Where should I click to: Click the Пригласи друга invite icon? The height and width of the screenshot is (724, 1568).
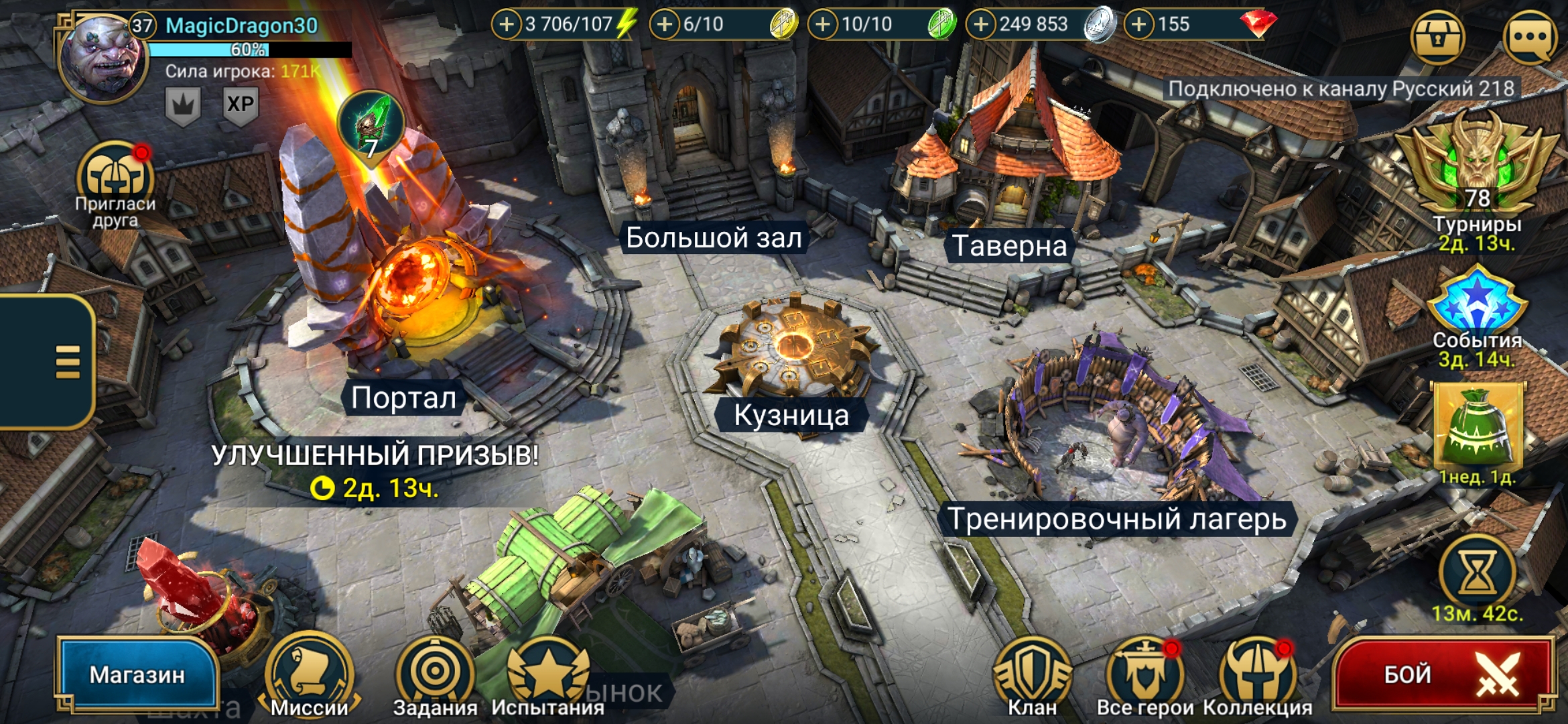click(115, 178)
